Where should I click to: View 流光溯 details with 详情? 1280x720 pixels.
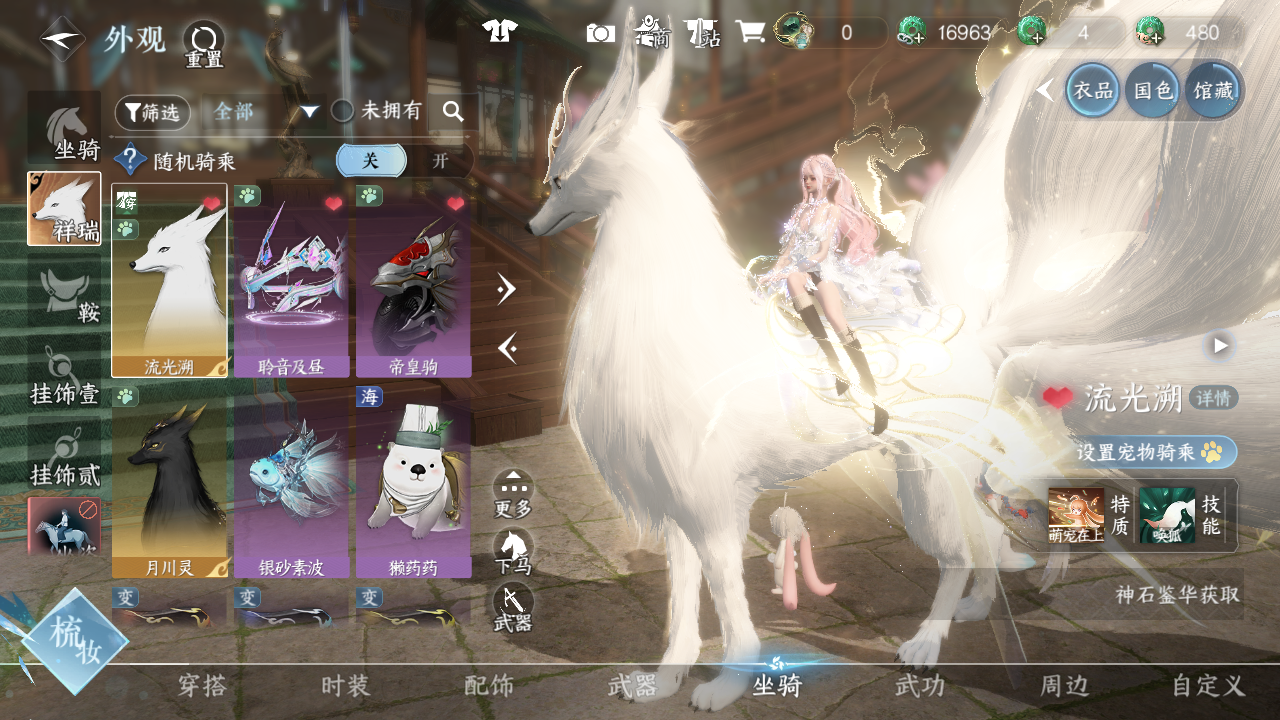pos(1214,398)
